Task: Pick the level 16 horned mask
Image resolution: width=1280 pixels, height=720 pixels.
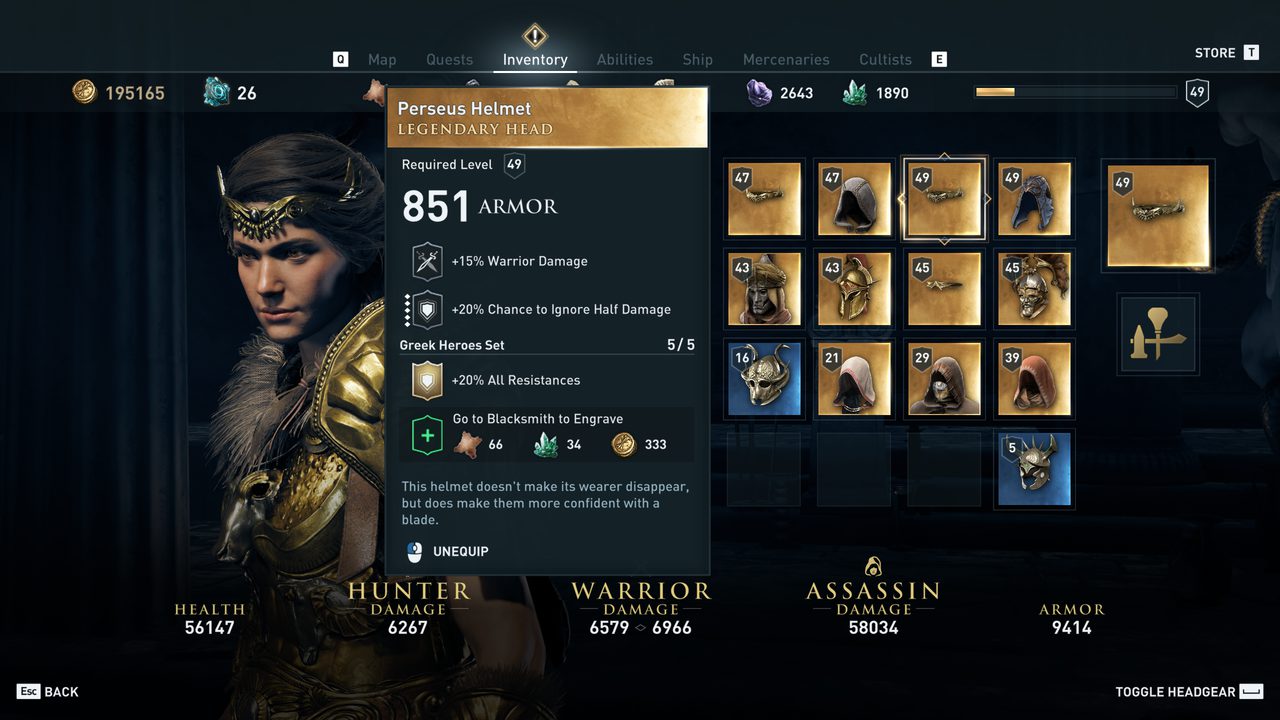Action: point(764,379)
